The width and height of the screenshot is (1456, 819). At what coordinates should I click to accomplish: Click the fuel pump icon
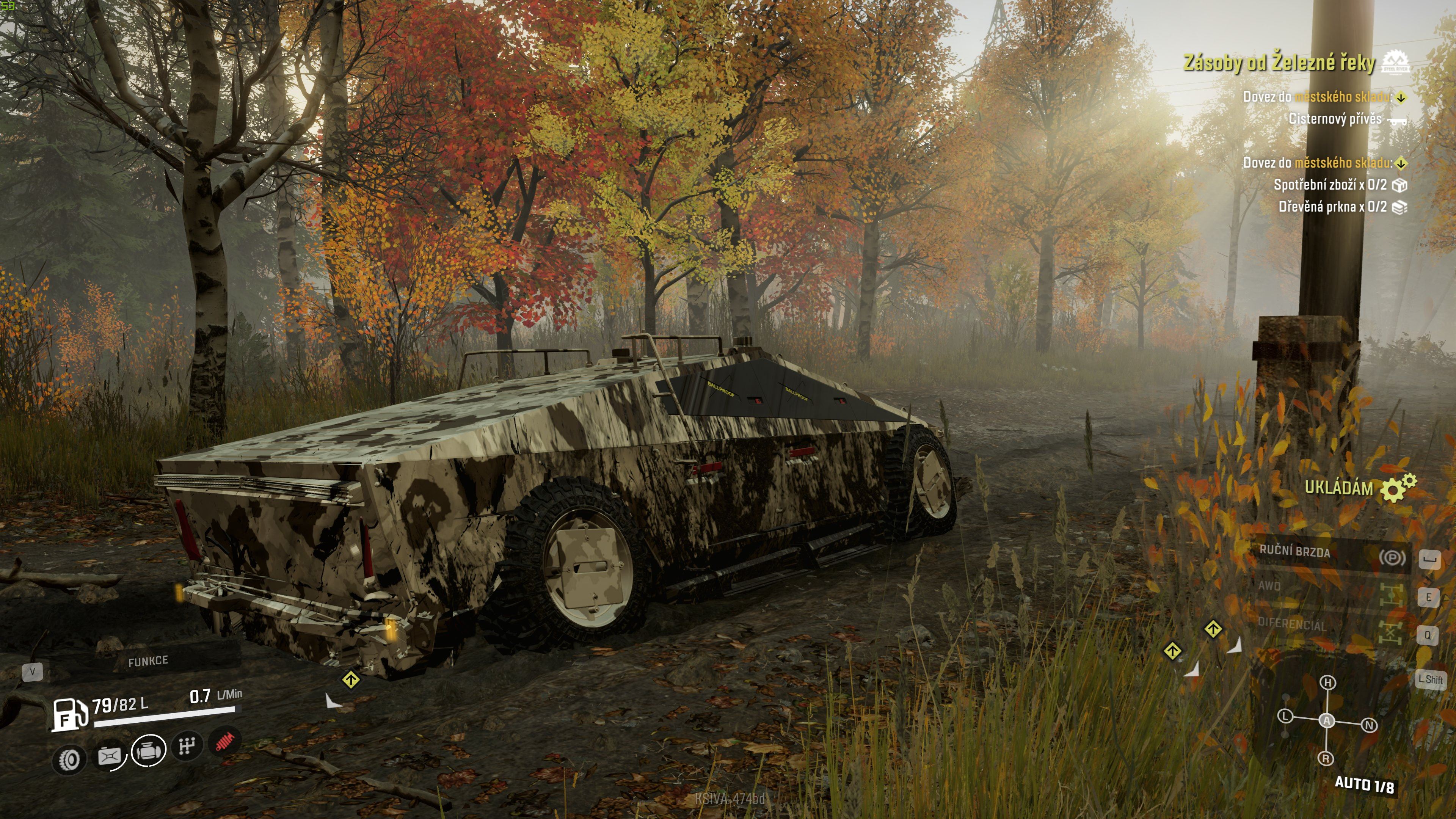[x=70, y=715]
